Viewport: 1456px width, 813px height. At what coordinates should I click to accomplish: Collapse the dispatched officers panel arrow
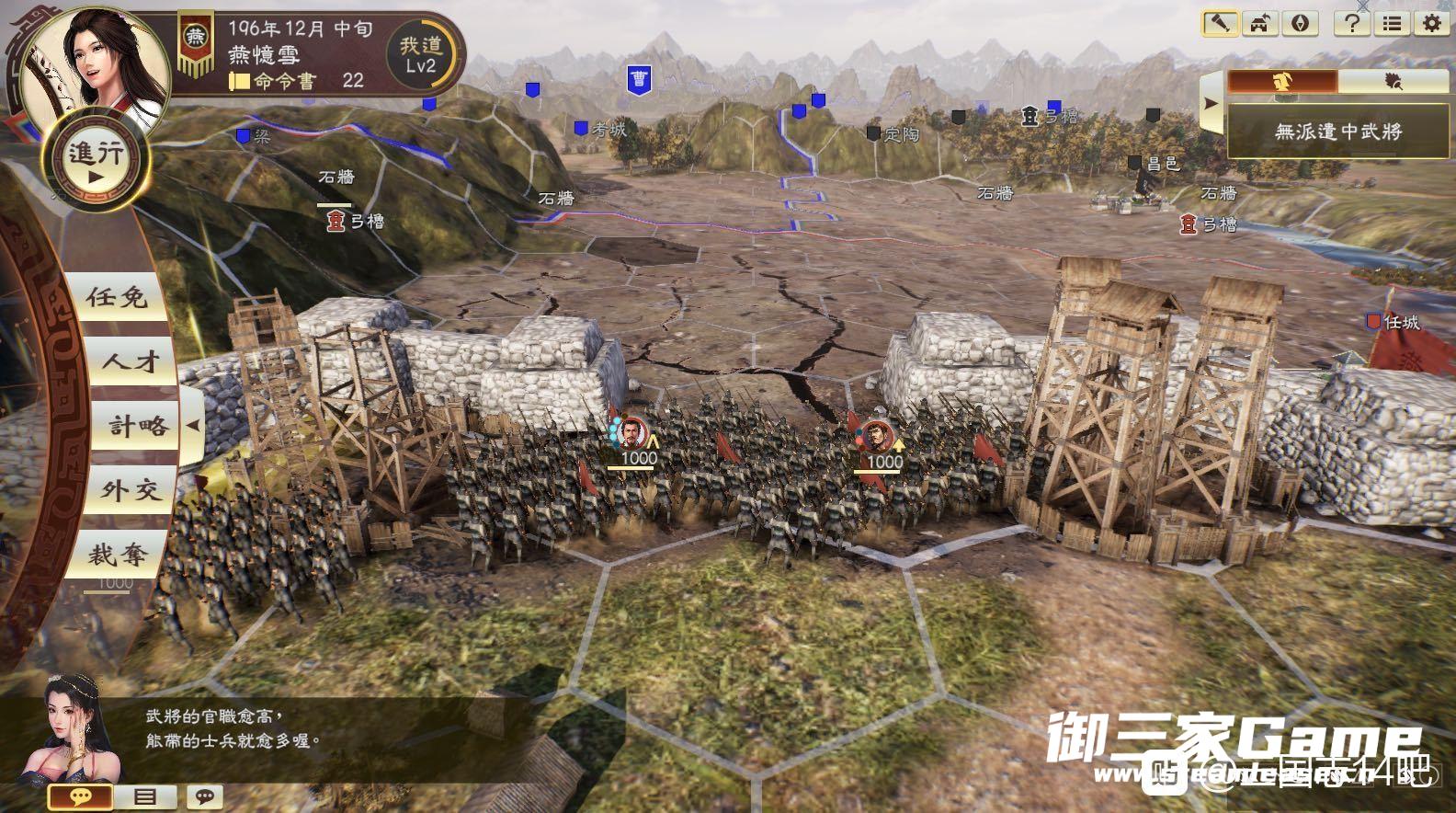(1211, 103)
